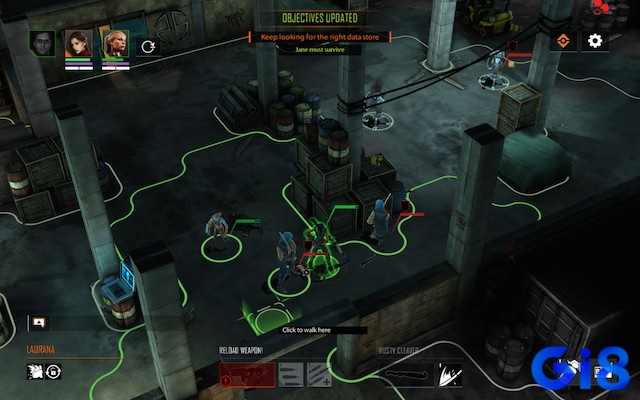Open the settings gear menu

coord(595,41)
